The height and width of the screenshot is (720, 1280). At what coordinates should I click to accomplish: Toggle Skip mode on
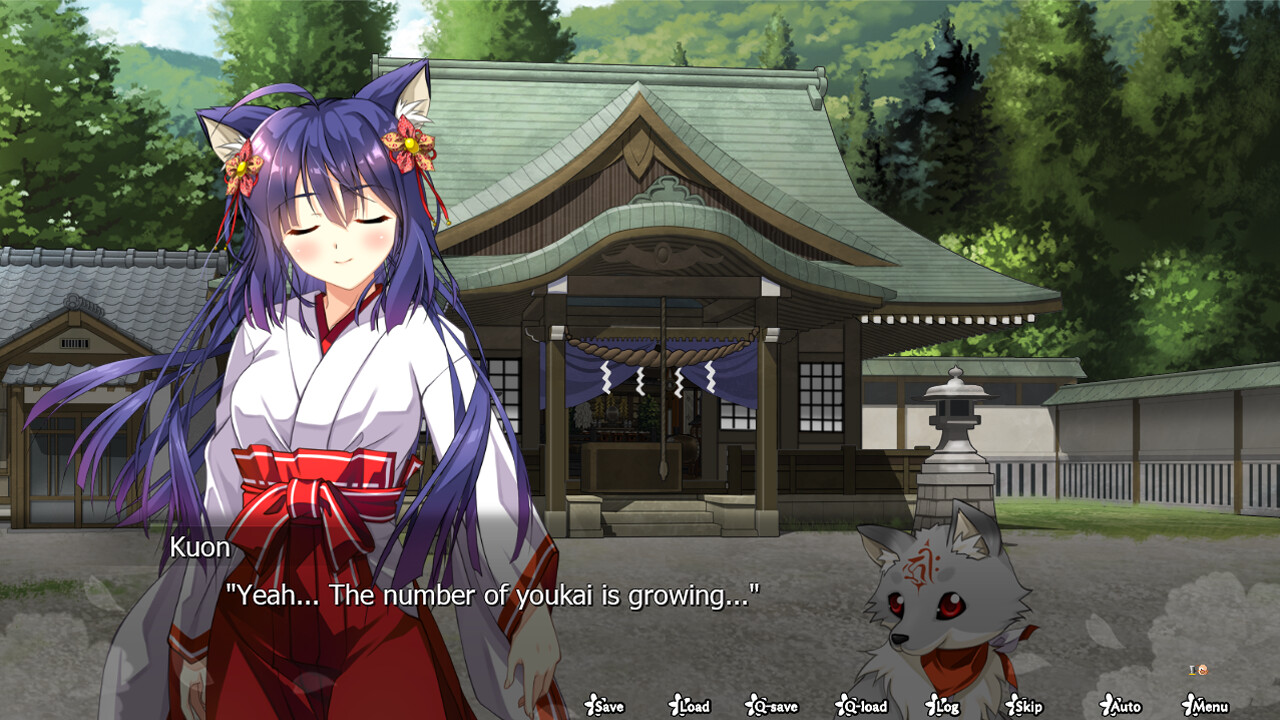pos(1026,706)
